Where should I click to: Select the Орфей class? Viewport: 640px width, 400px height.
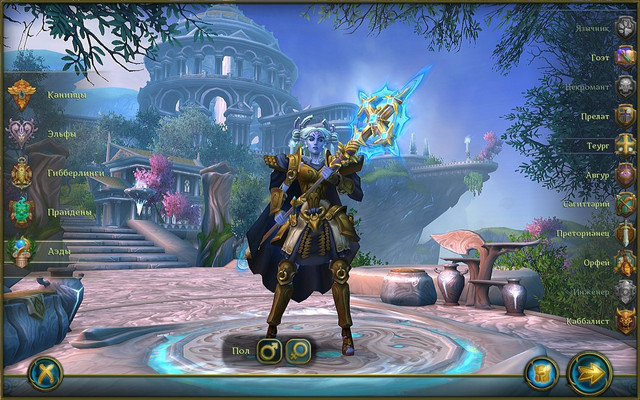coord(624,262)
